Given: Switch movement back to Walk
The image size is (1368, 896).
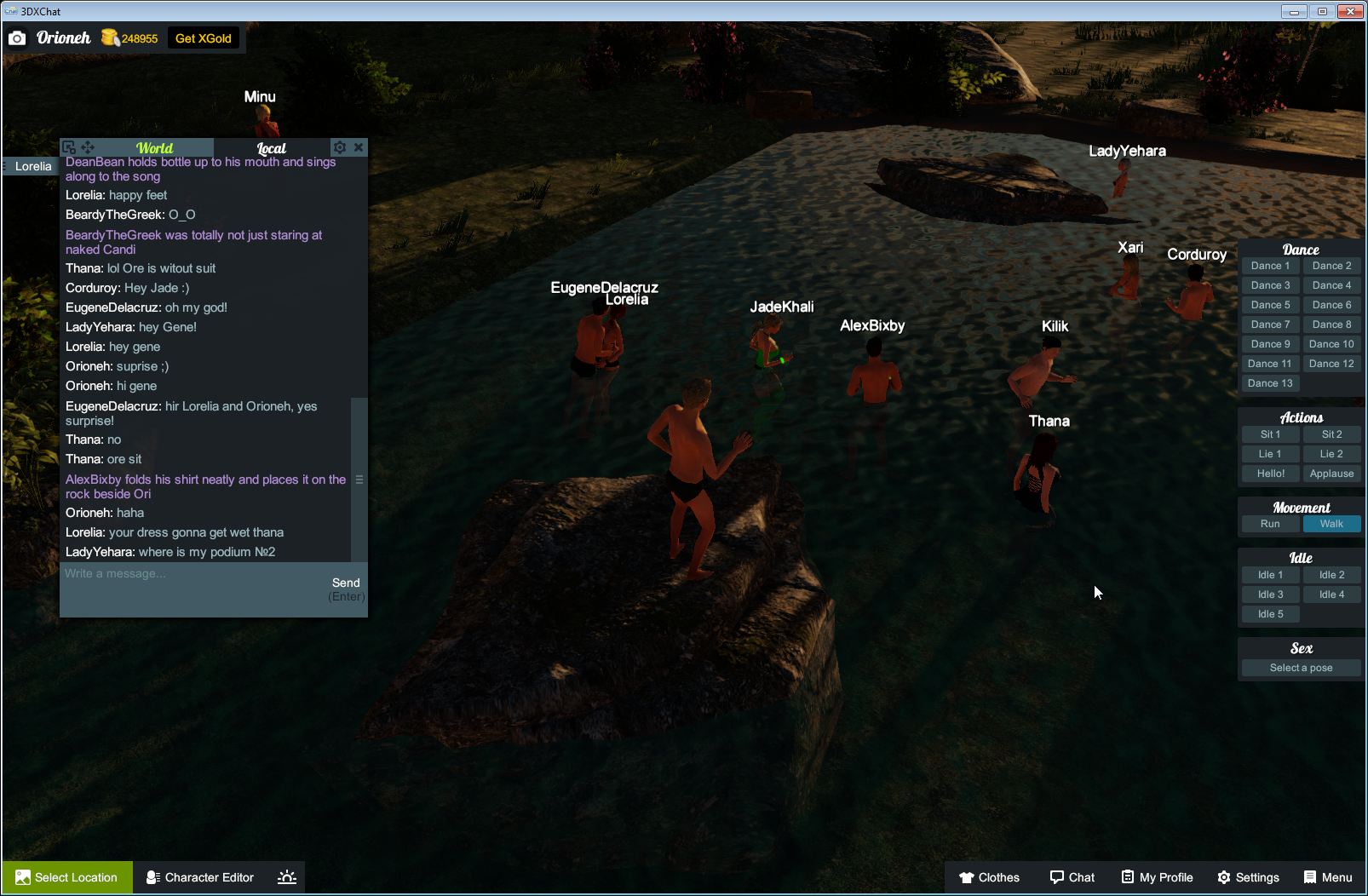Looking at the screenshot, I should tap(1331, 524).
